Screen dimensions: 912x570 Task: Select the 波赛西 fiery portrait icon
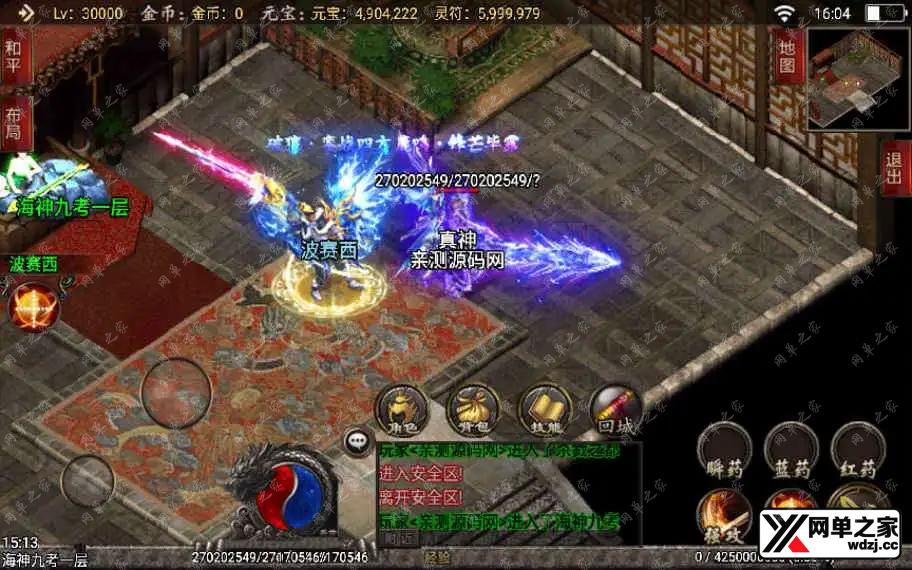coord(34,305)
